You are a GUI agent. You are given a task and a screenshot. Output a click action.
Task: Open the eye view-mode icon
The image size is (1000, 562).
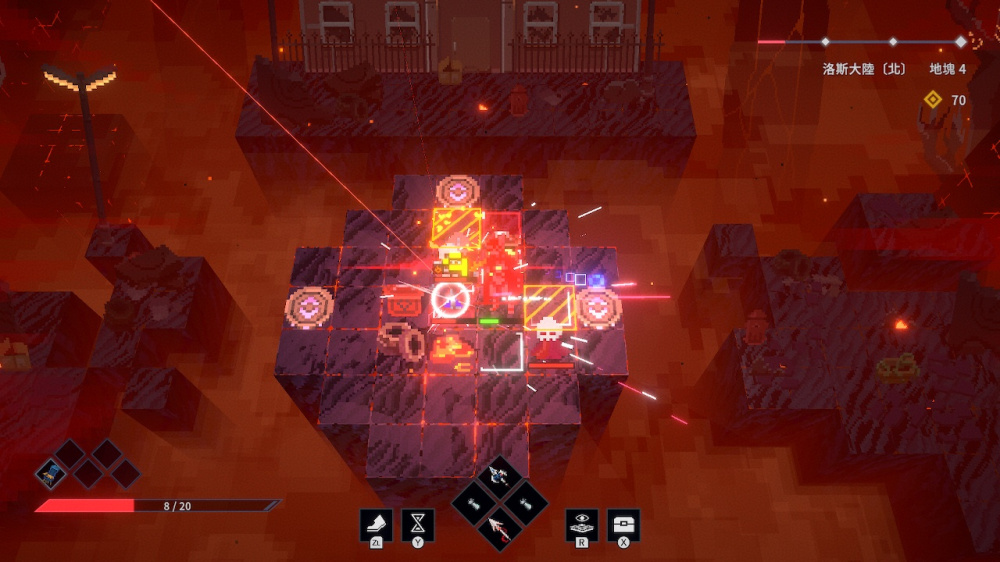click(581, 524)
